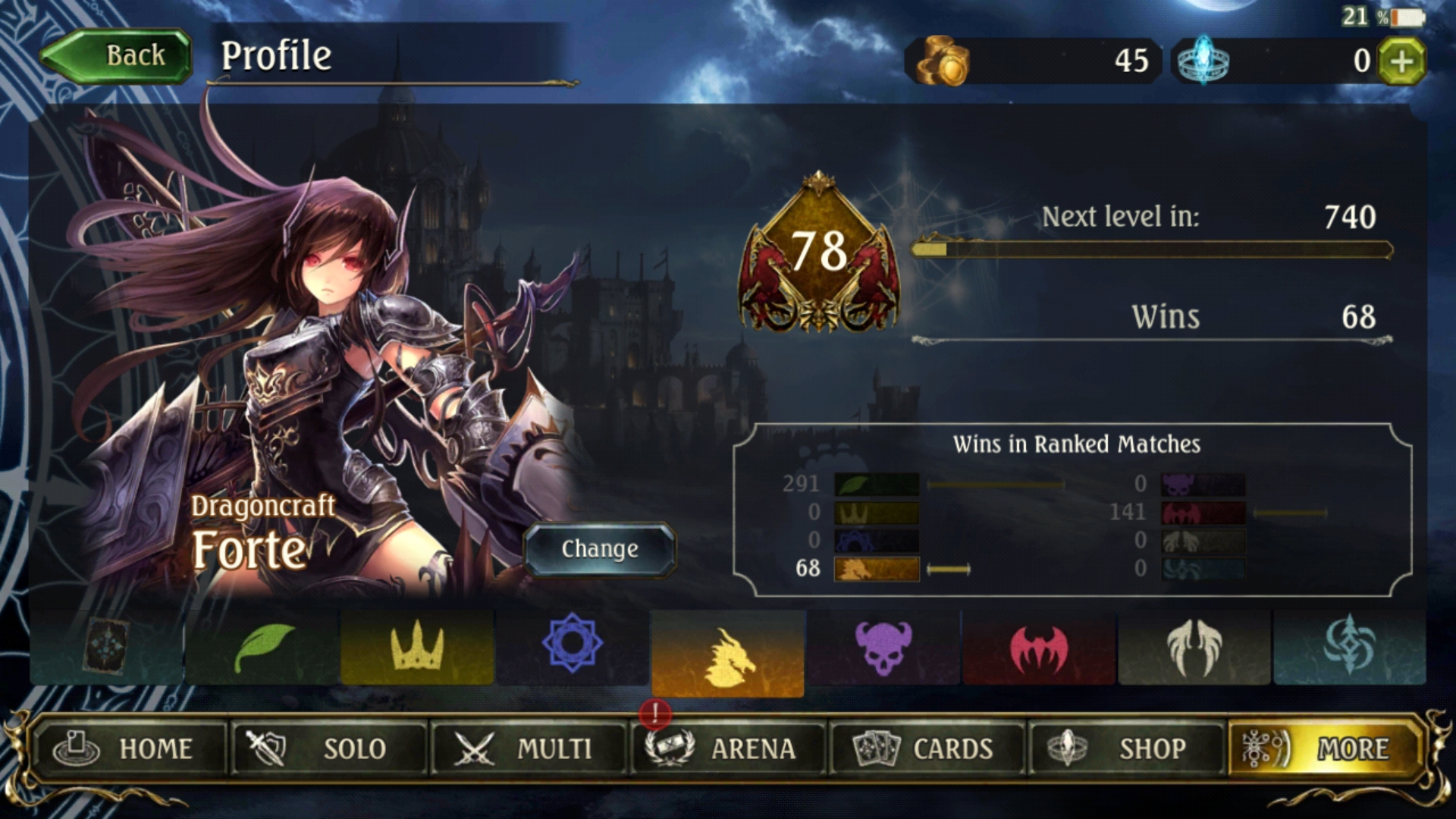Select the Forestcraft leaf class tab
This screenshot has width=1456, height=819.
[262, 648]
